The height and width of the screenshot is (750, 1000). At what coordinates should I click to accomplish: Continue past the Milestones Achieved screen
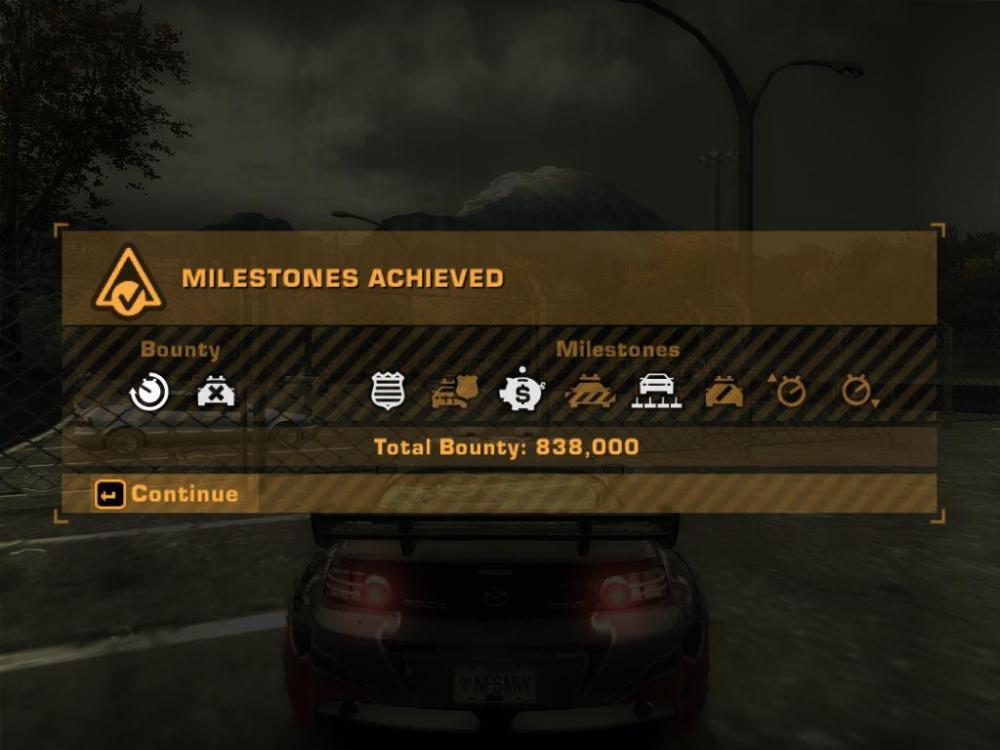click(x=167, y=494)
